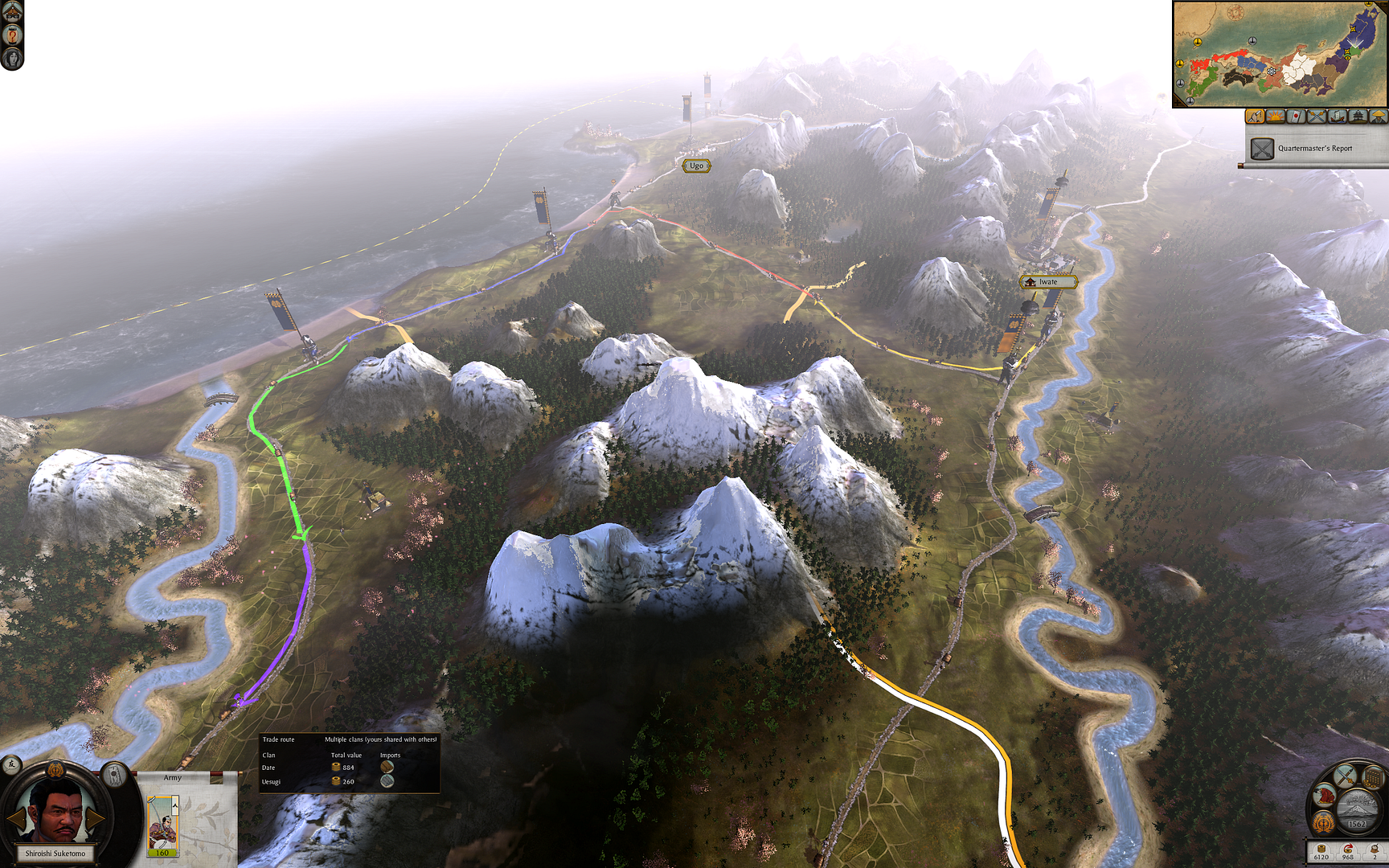Select the hand-with-brush filter tab
1389x868 pixels.
(x=1256, y=117)
